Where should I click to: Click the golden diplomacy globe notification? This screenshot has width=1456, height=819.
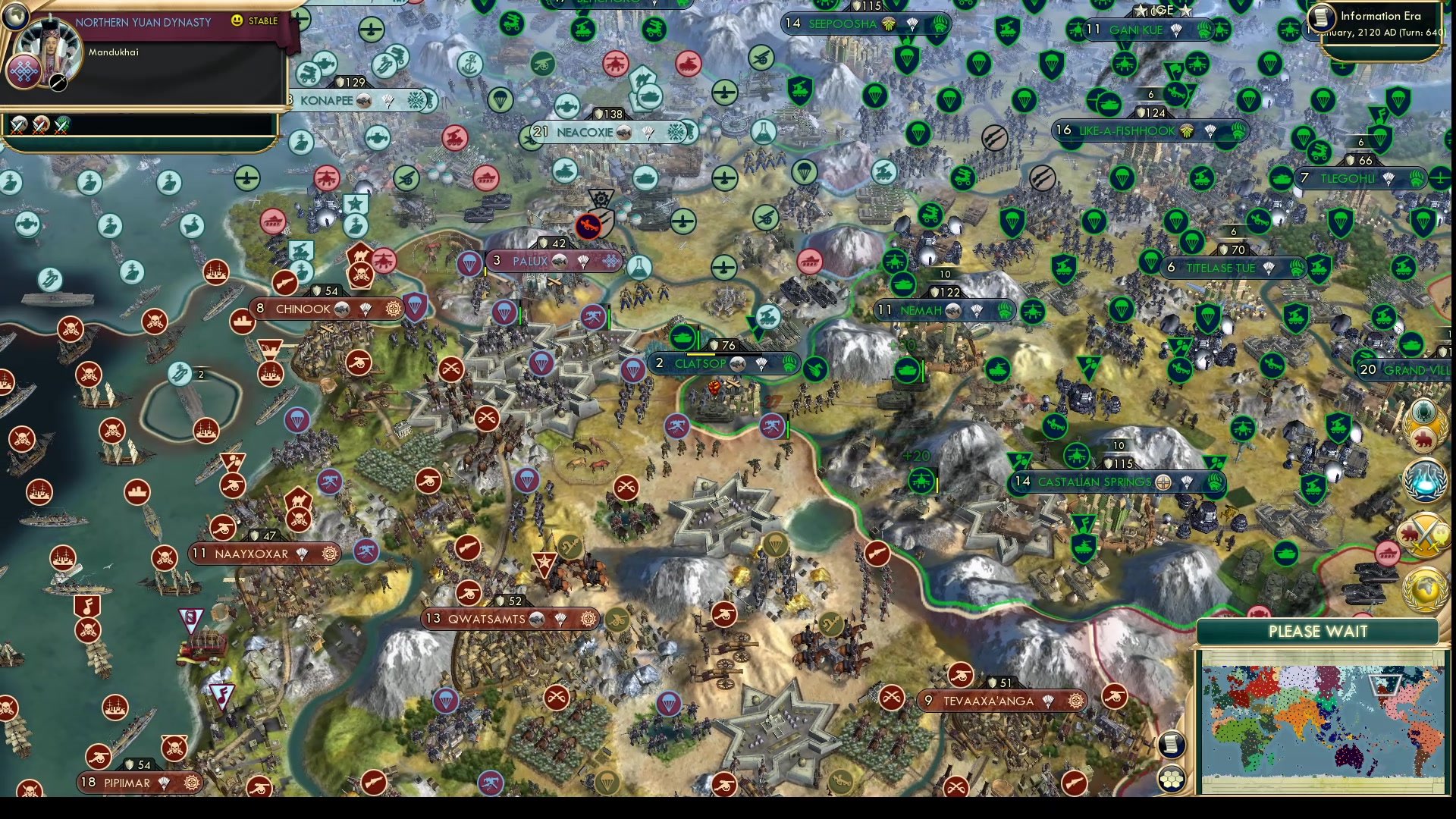1423,588
